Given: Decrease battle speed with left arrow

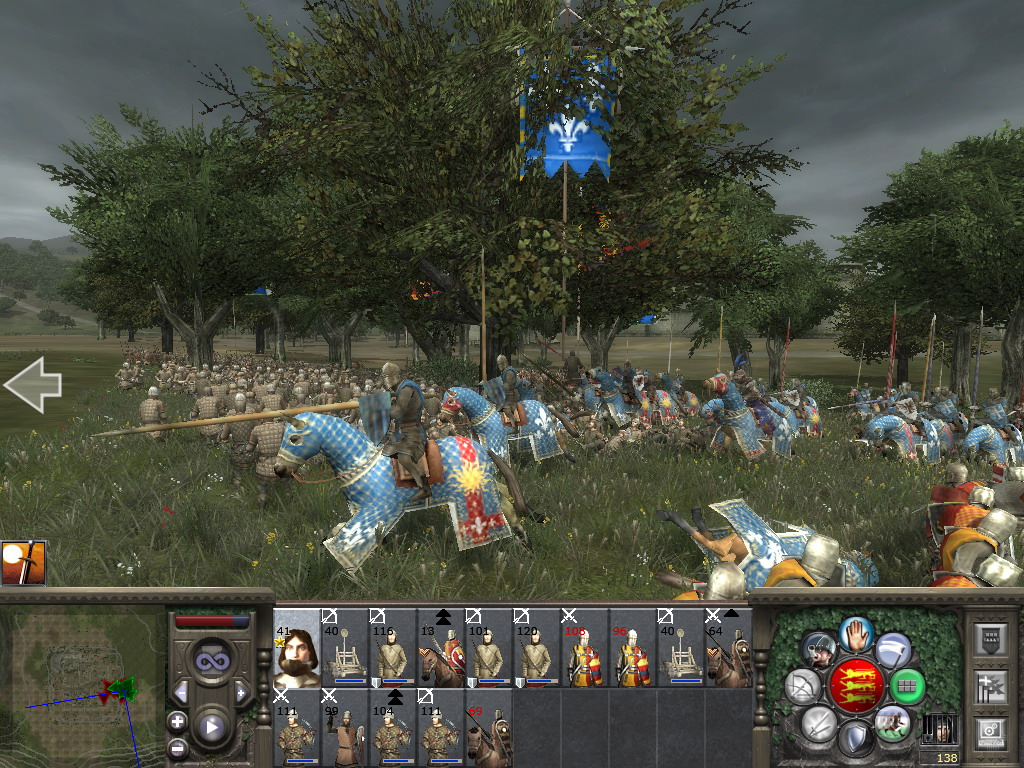Looking at the screenshot, I should [x=181, y=692].
